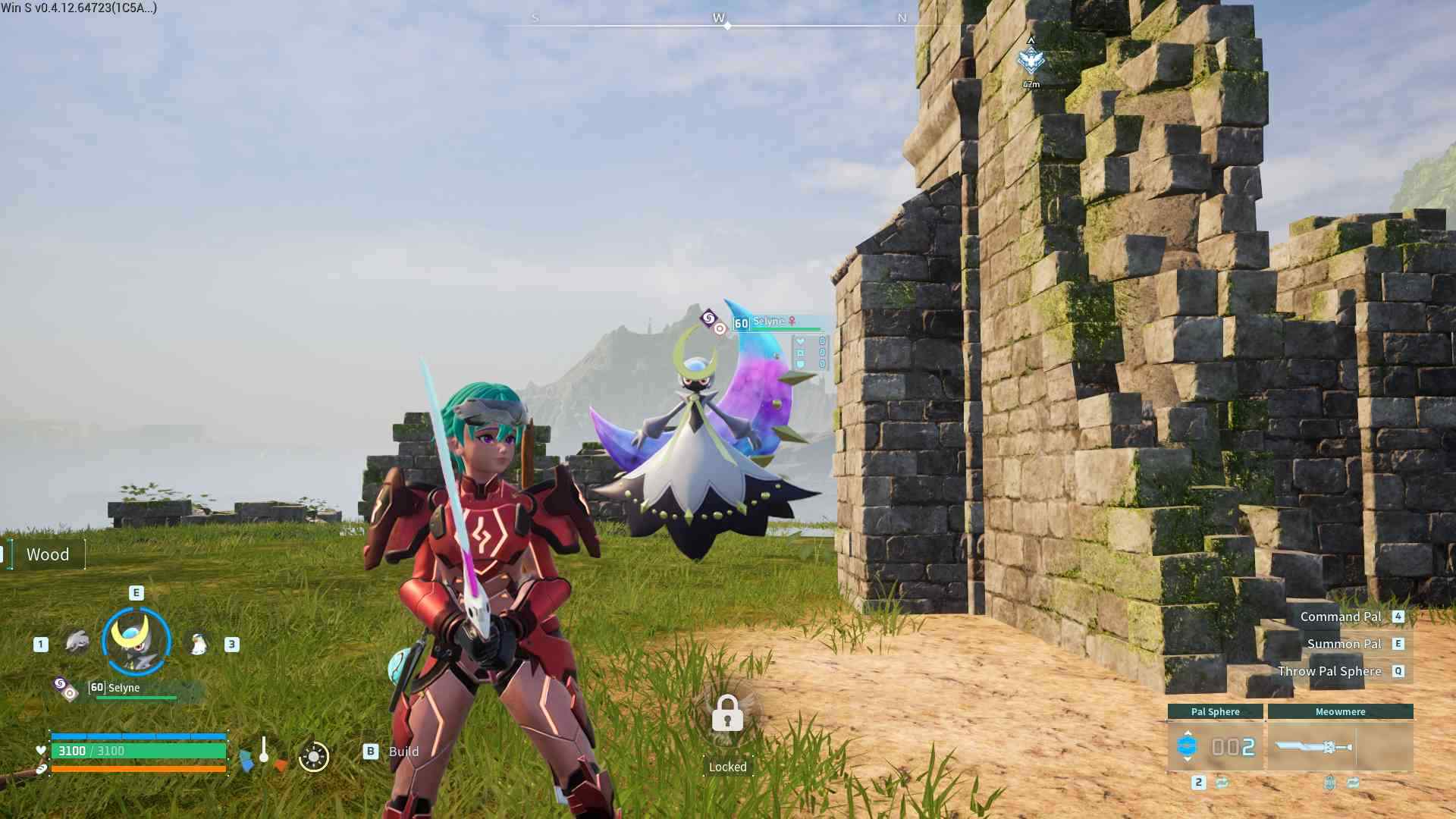Click the Wood item pickup notification
Viewport: 1456px width, 819px height.
(47, 554)
